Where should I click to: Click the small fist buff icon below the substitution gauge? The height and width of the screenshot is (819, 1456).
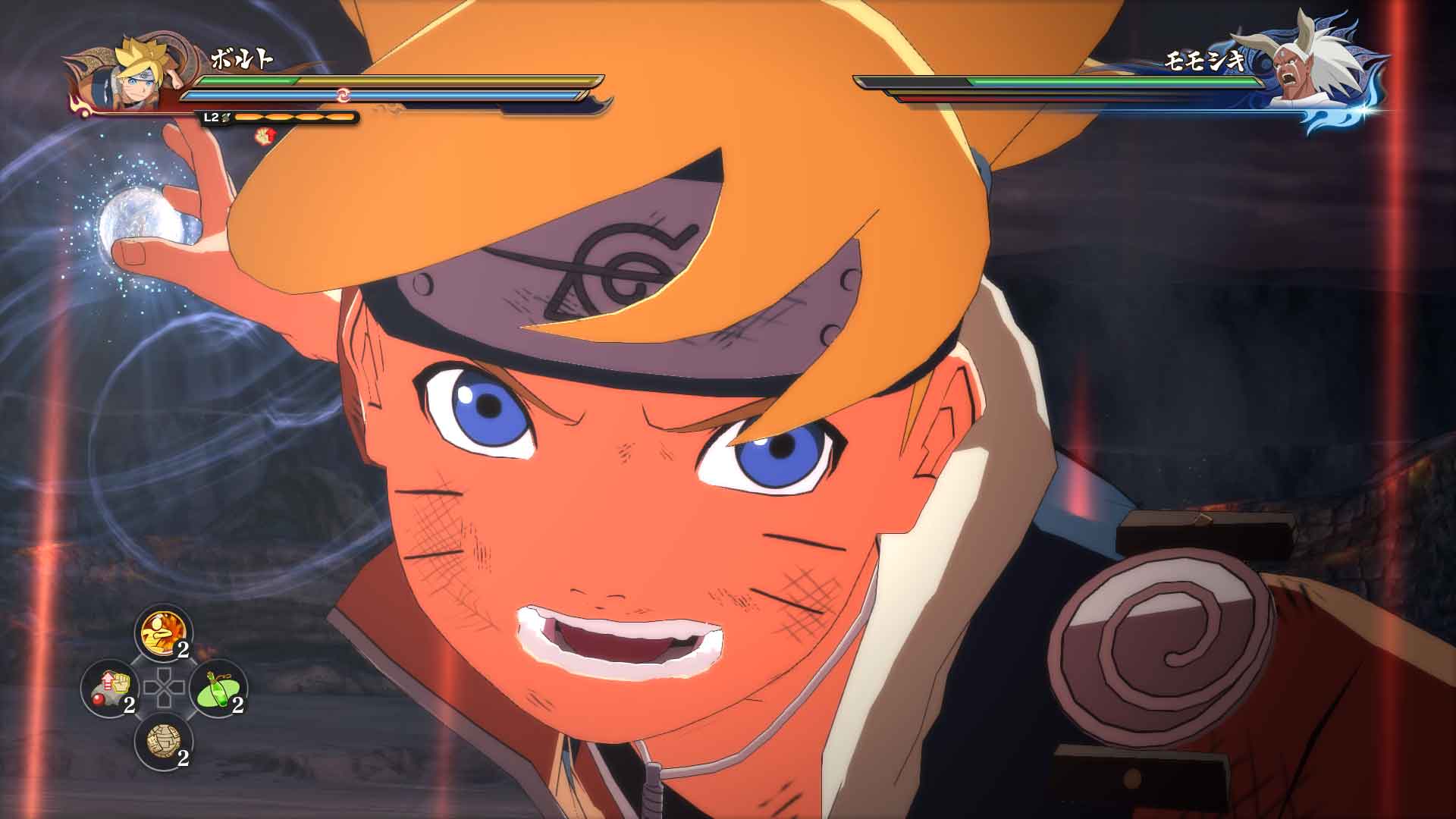[264, 136]
